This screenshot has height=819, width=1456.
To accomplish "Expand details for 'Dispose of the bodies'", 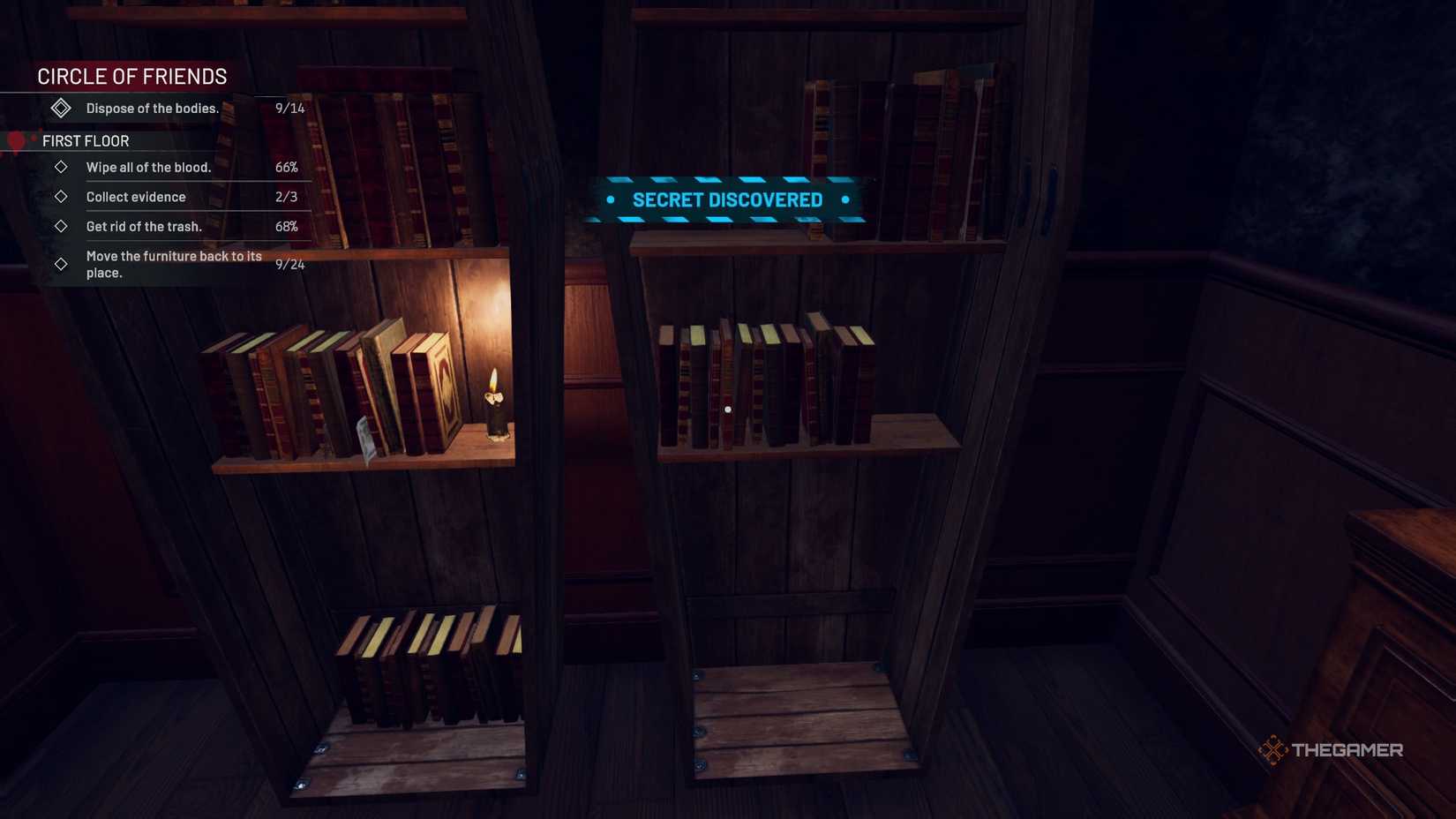I will [x=152, y=108].
